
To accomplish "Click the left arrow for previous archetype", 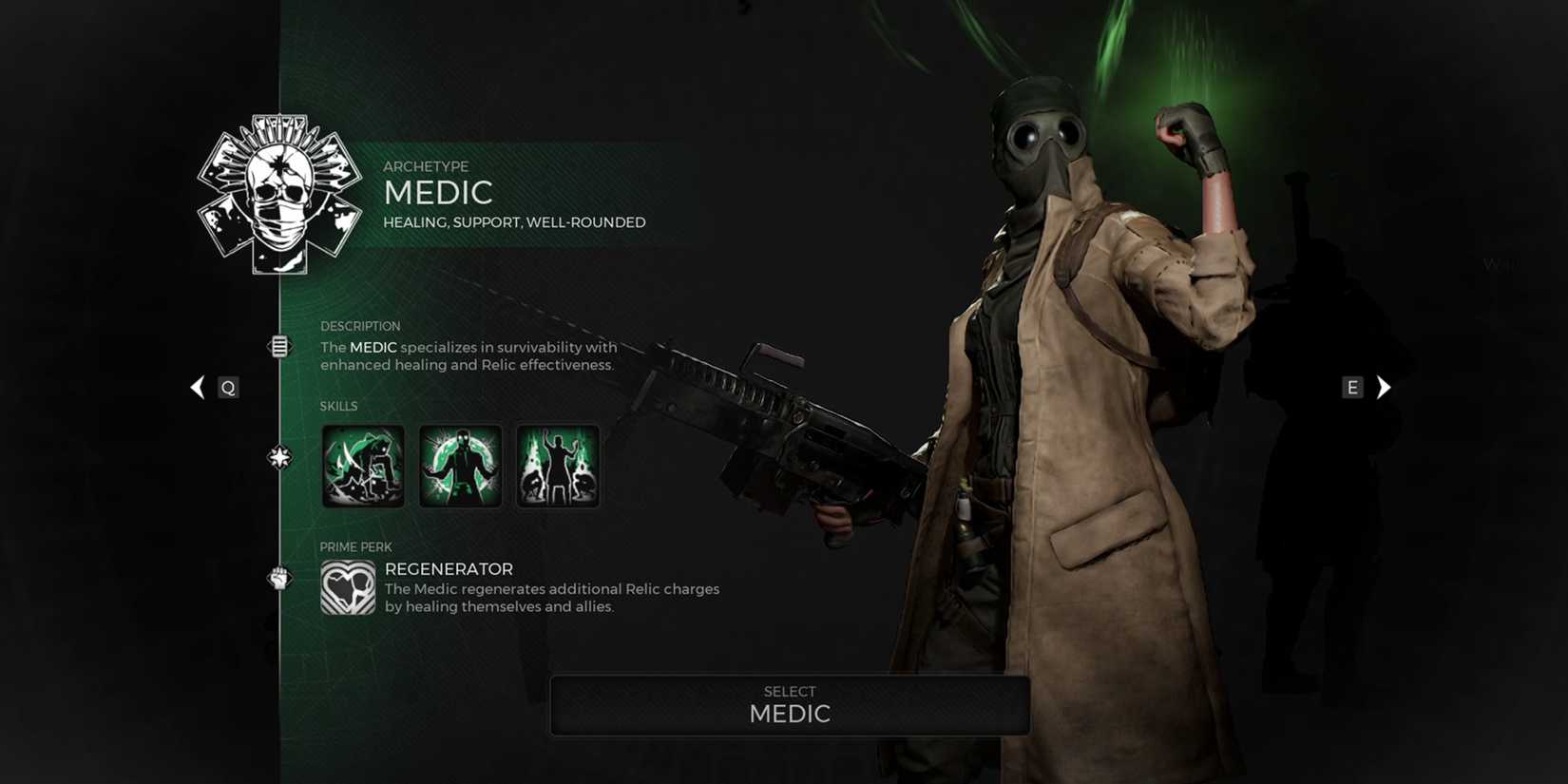I will [197, 387].
